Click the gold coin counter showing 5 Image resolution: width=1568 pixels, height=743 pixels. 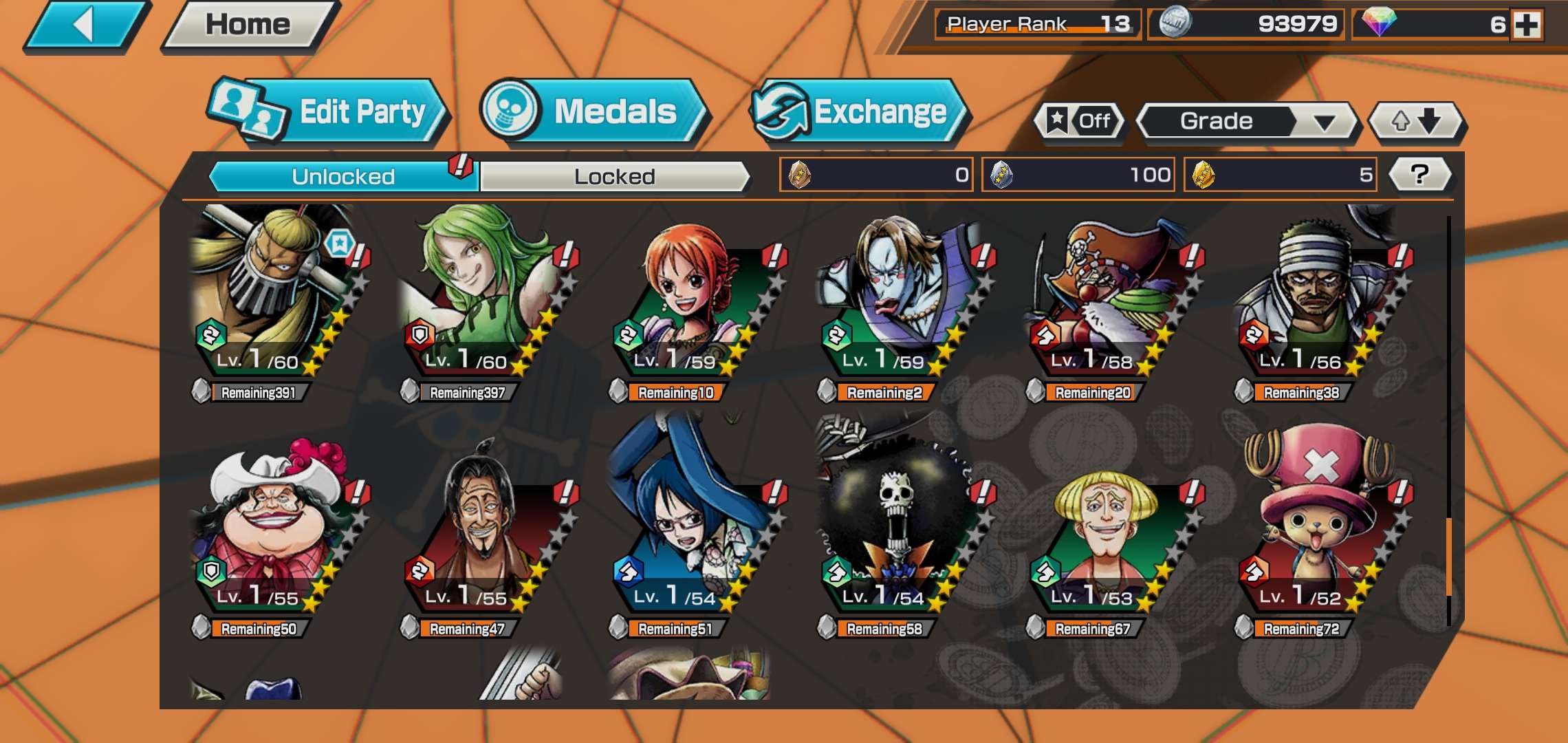coord(1279,175)
